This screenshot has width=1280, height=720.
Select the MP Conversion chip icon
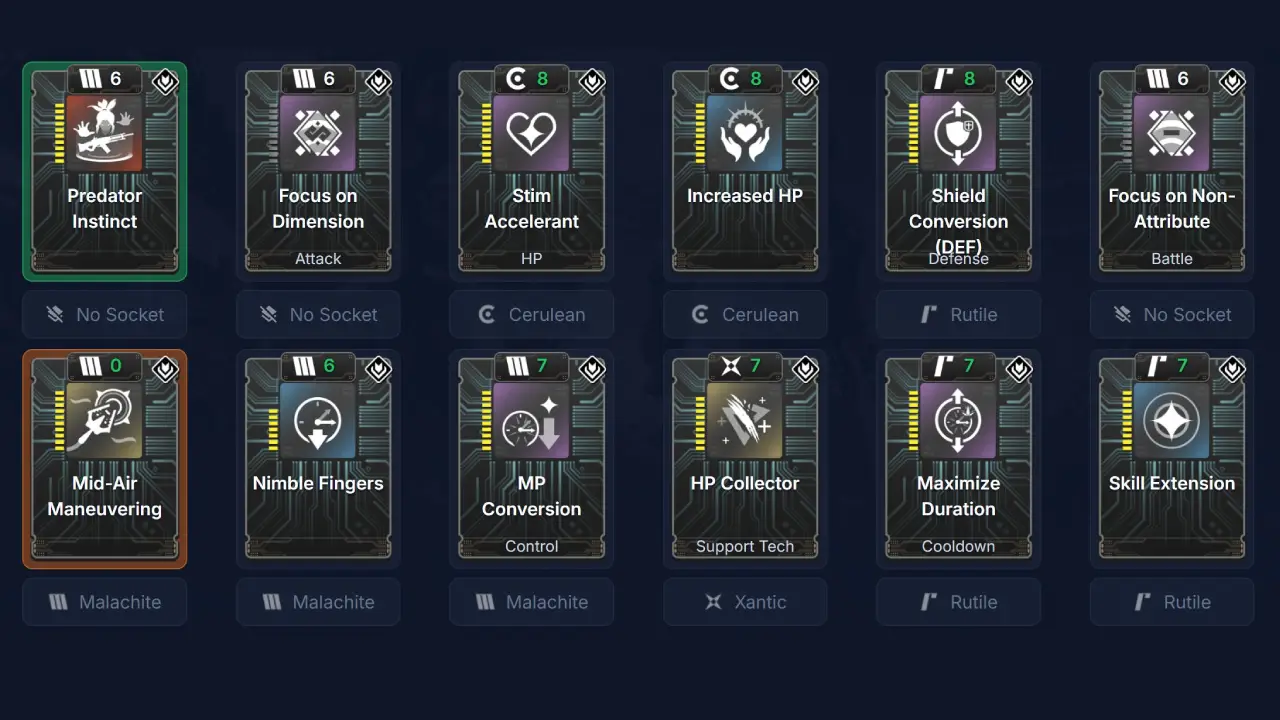531,420
